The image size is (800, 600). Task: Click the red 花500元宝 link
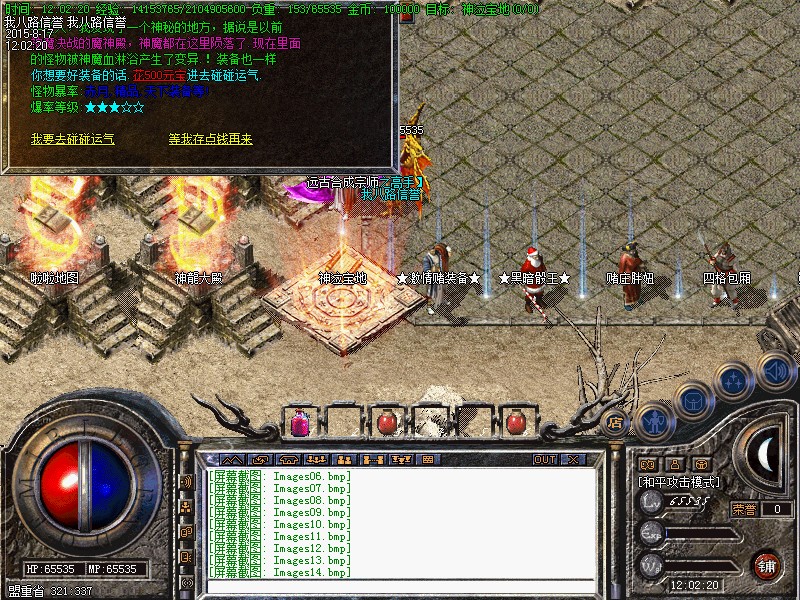point(159,75)
